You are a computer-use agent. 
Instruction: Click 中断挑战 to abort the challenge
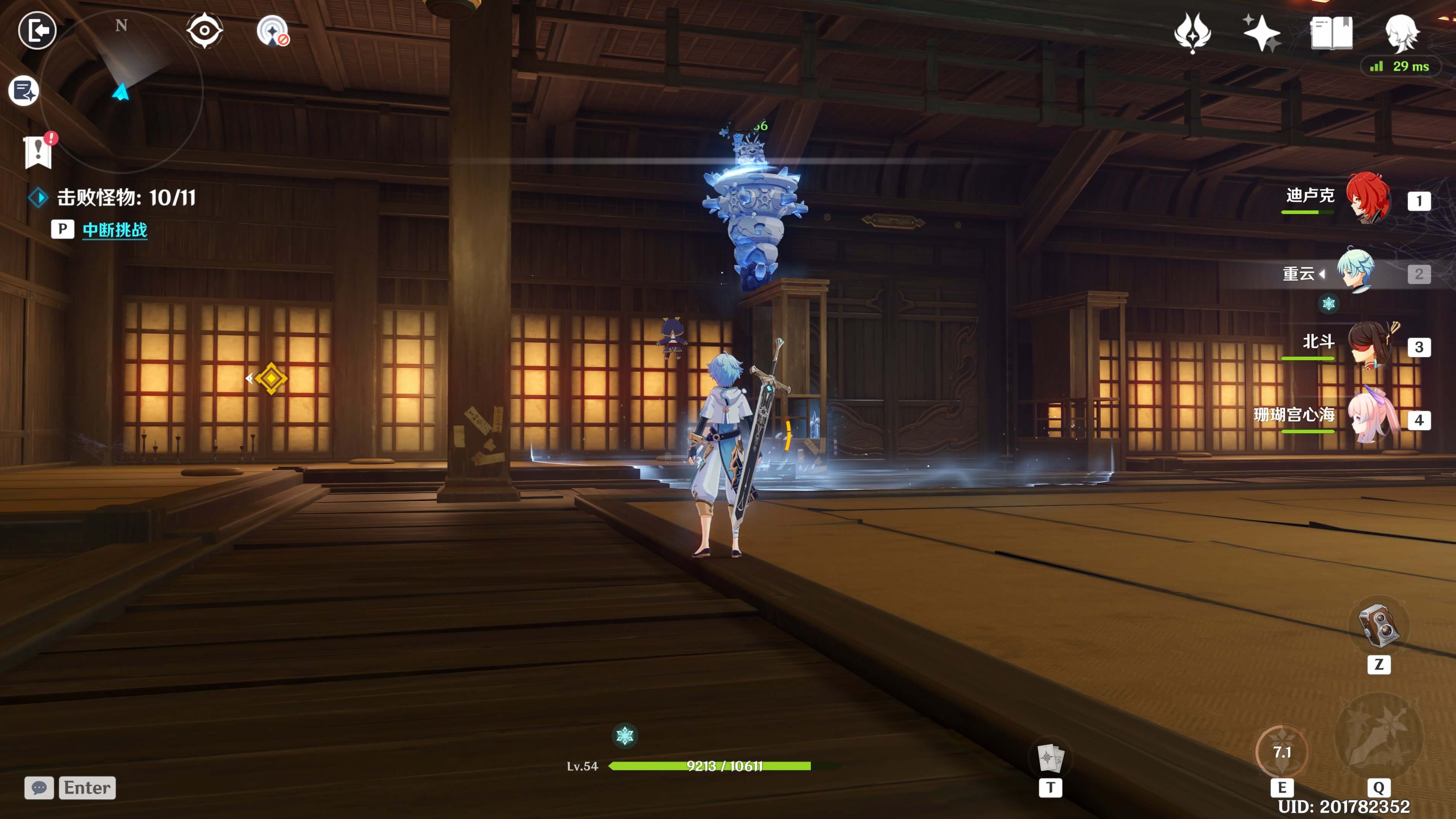point(115,230)
